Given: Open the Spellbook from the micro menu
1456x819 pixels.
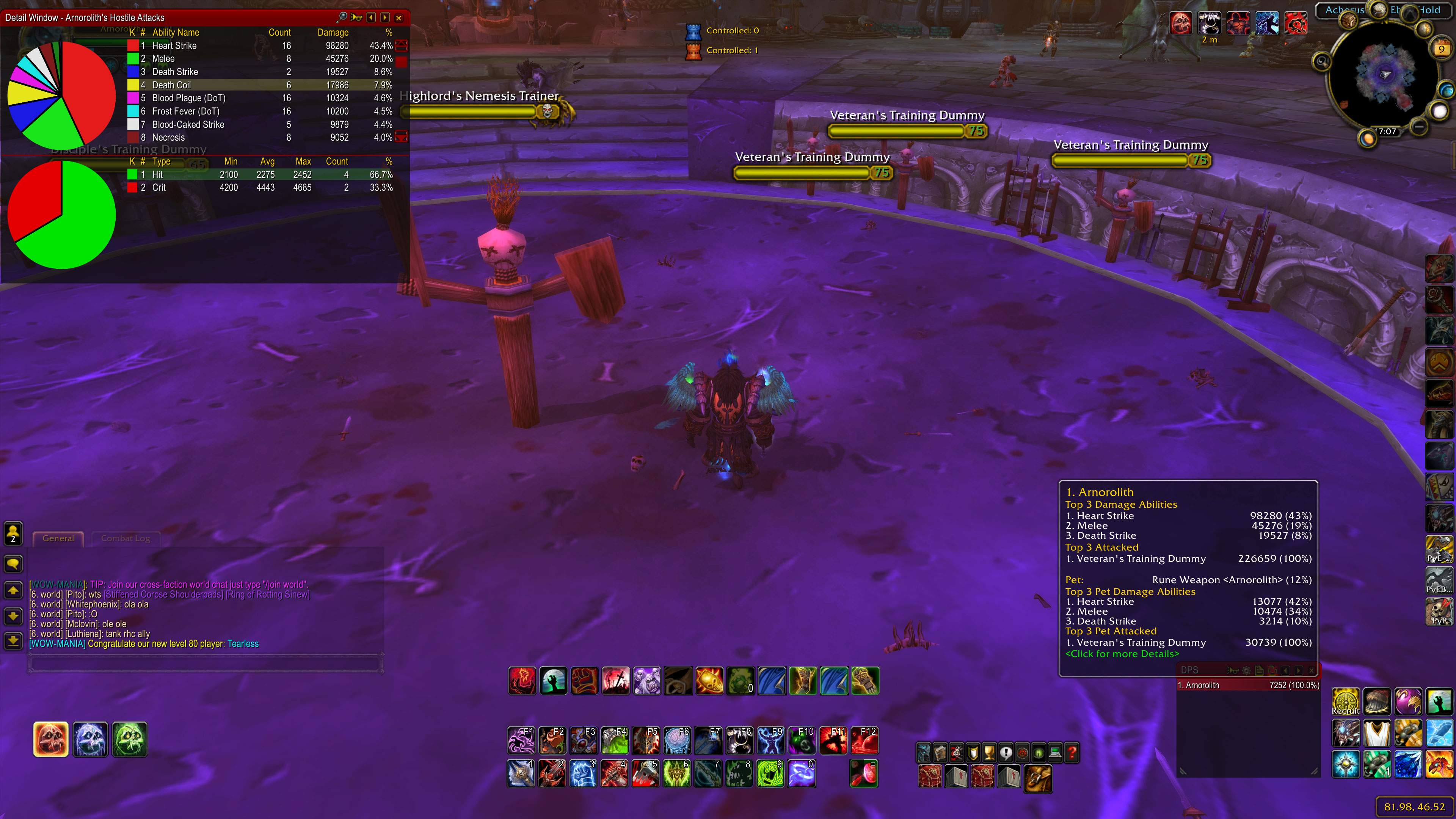Looking at the screenshot, I should pyautogui.click(x=940, y=753).
